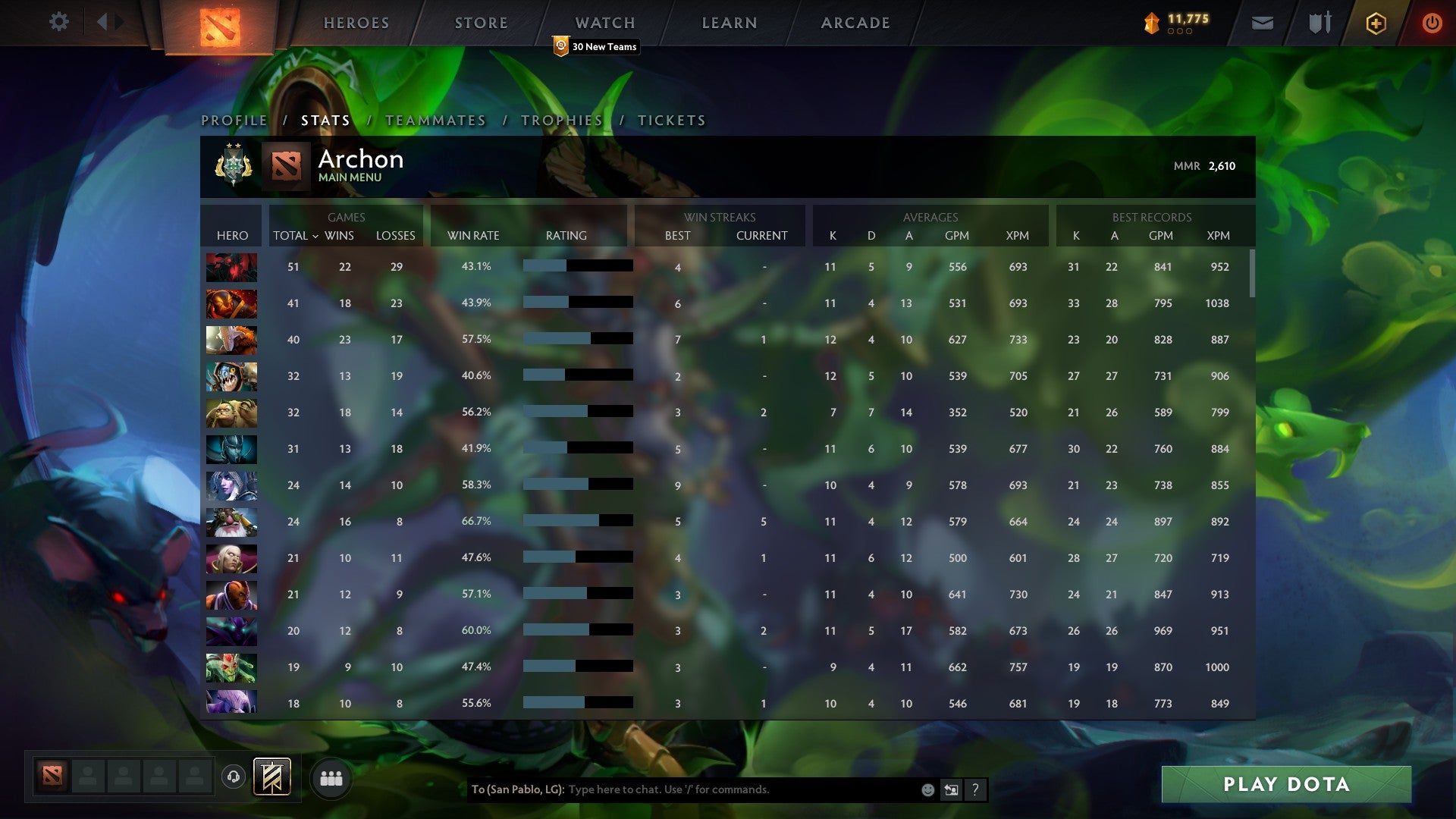The image size is (1456, 819).
Task: Click the power quit icon
Action: pyautogui.click(x=1433, y=22)
